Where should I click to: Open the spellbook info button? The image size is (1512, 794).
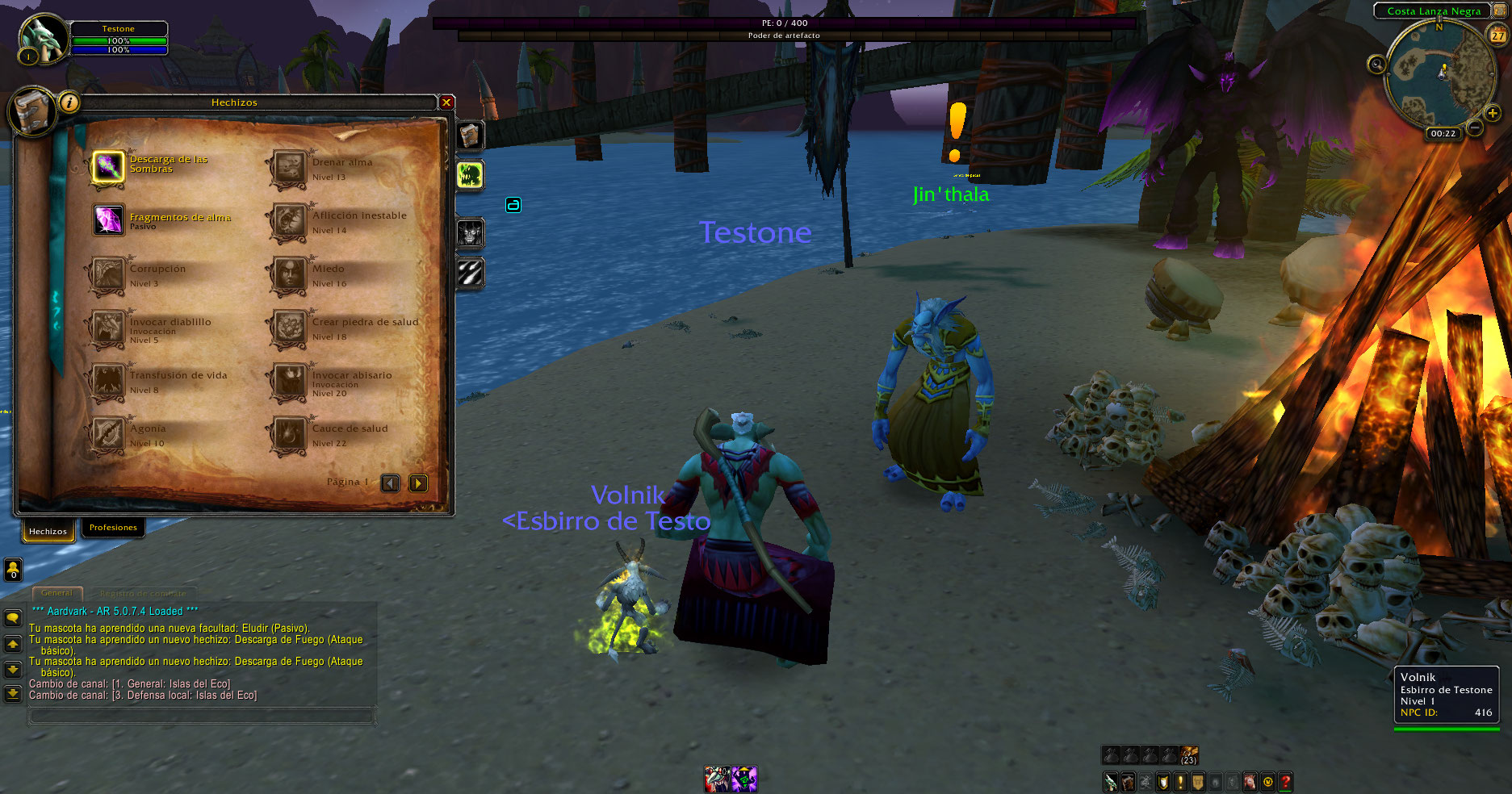(x=69, y=102)
